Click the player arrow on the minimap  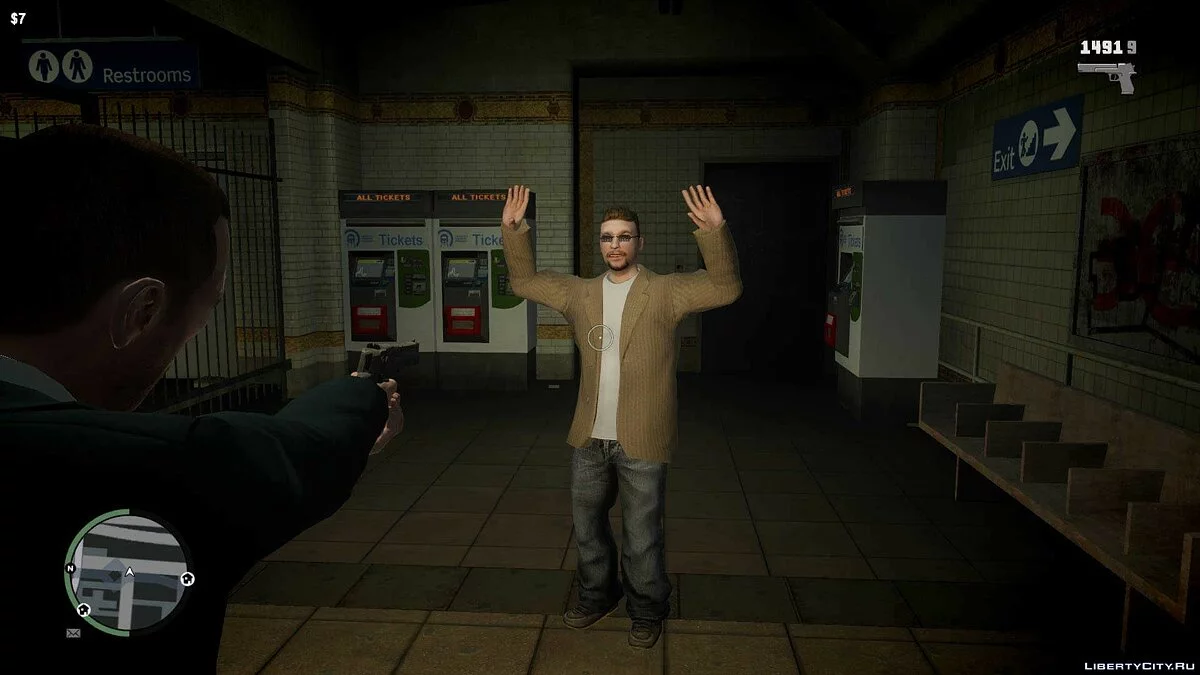point(128,573)
